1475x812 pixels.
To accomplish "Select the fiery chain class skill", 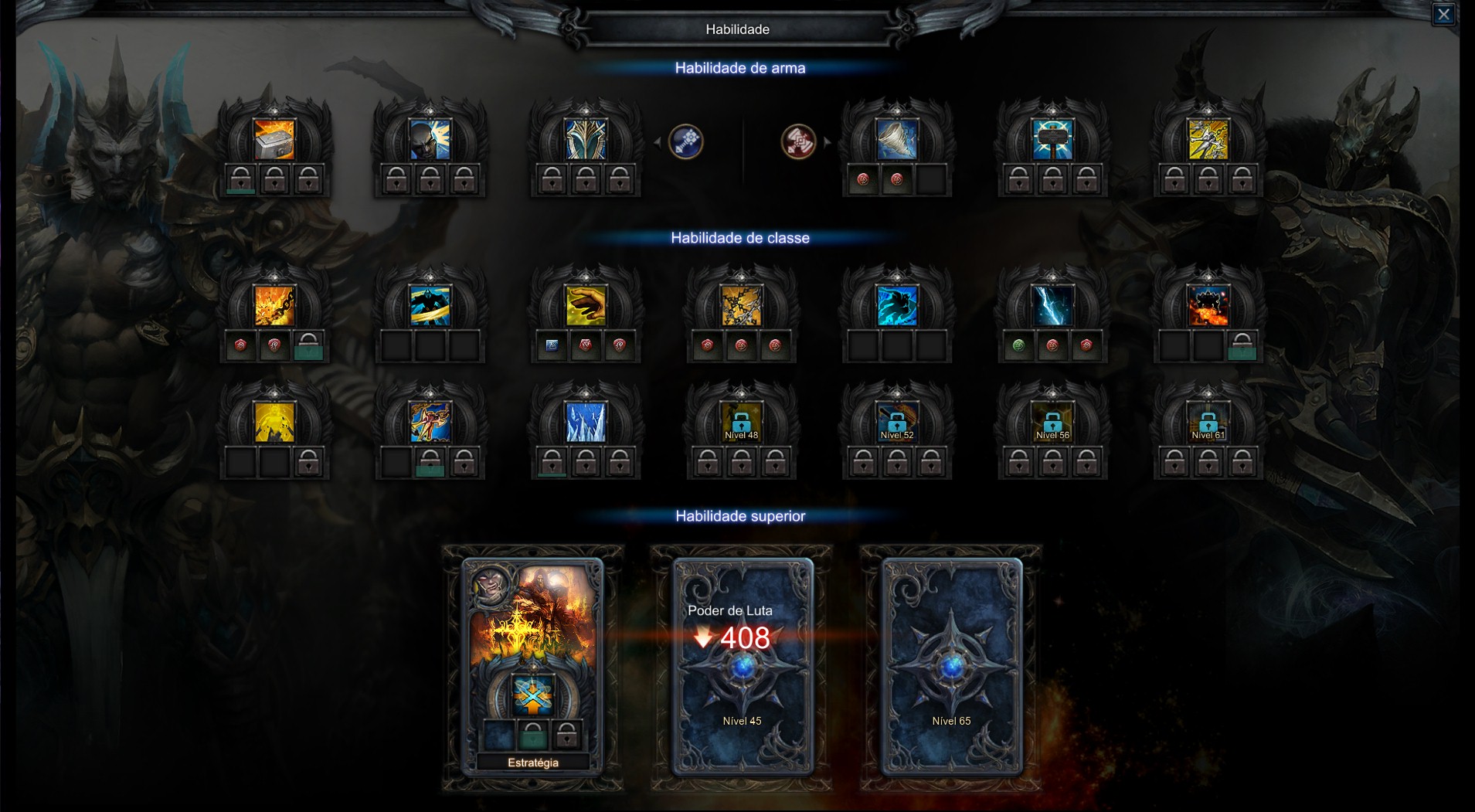I will [x=274, y=306].
